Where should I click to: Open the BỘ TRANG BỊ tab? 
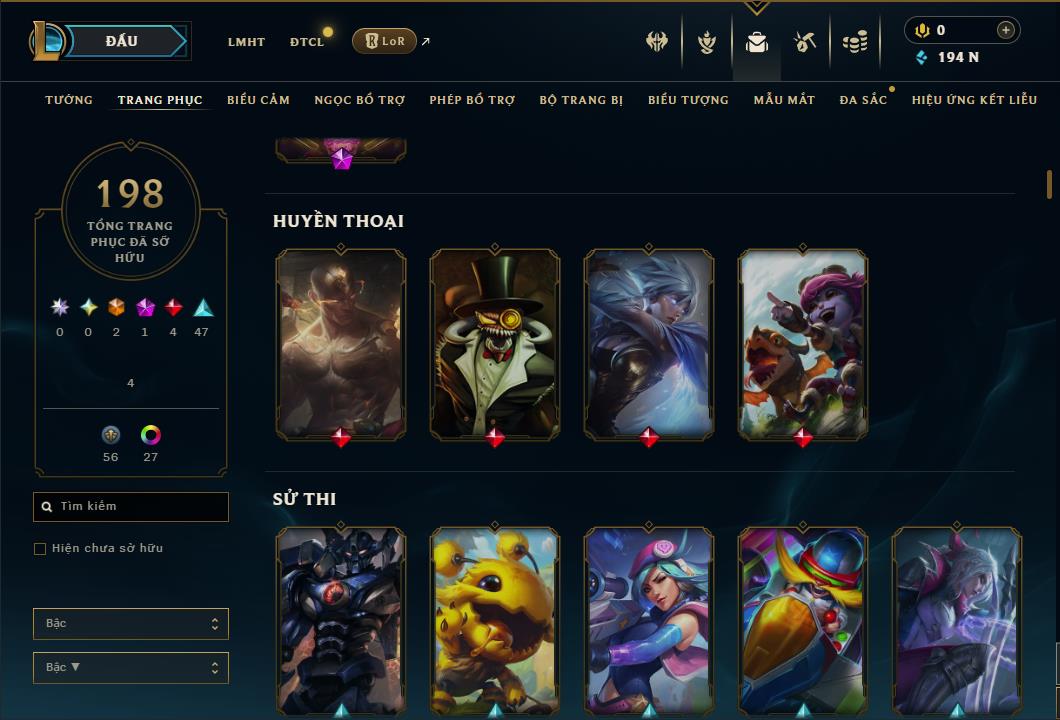point(581,100)
